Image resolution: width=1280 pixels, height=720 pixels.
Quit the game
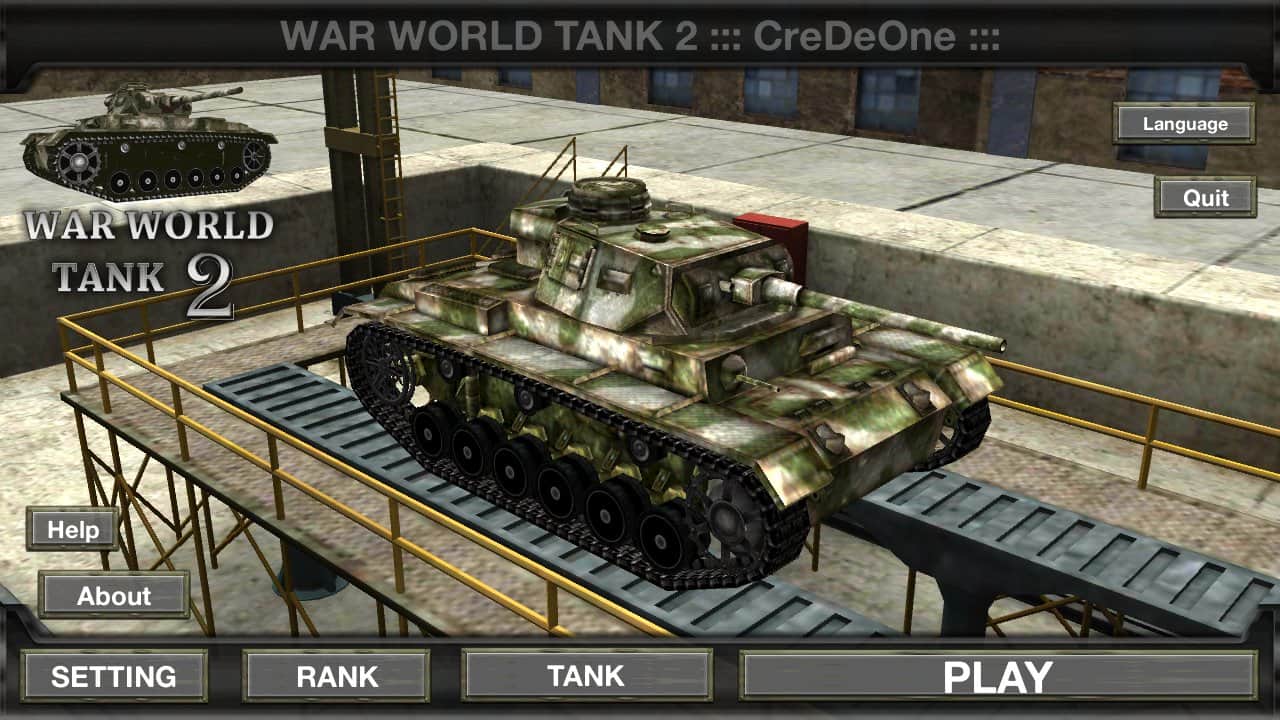coord(1205,199)
